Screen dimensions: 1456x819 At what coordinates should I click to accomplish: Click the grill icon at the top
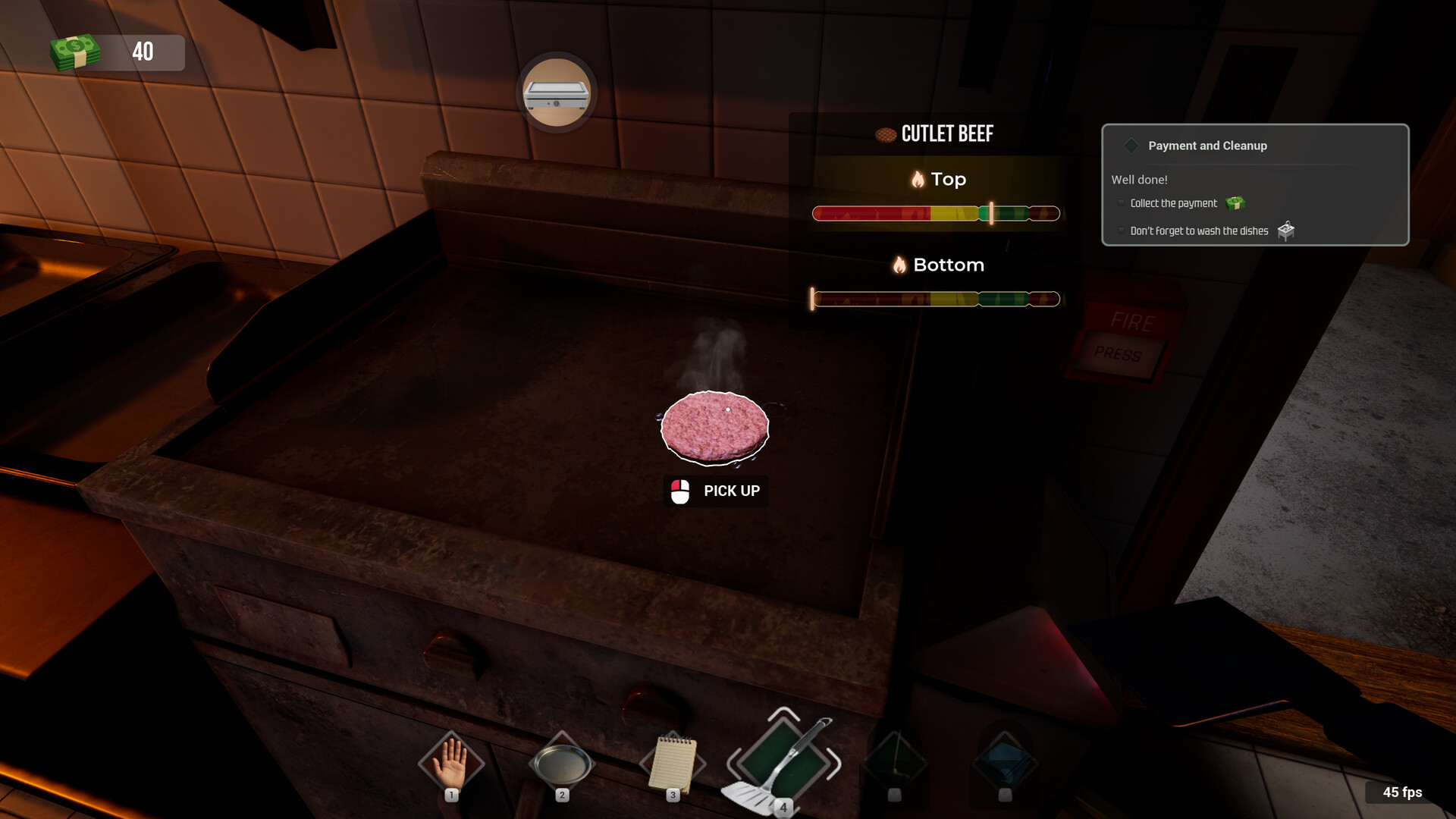coord(557,93)
